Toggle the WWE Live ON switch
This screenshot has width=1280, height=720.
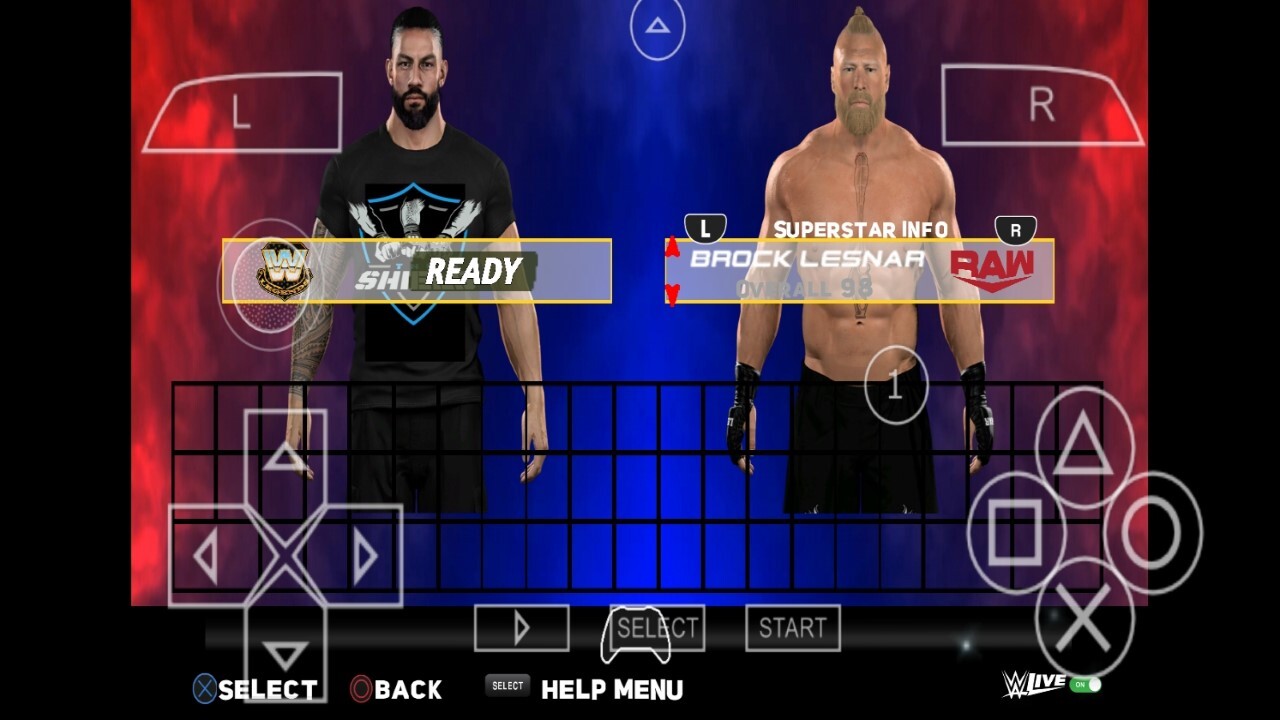click(x=1085, y=685)
